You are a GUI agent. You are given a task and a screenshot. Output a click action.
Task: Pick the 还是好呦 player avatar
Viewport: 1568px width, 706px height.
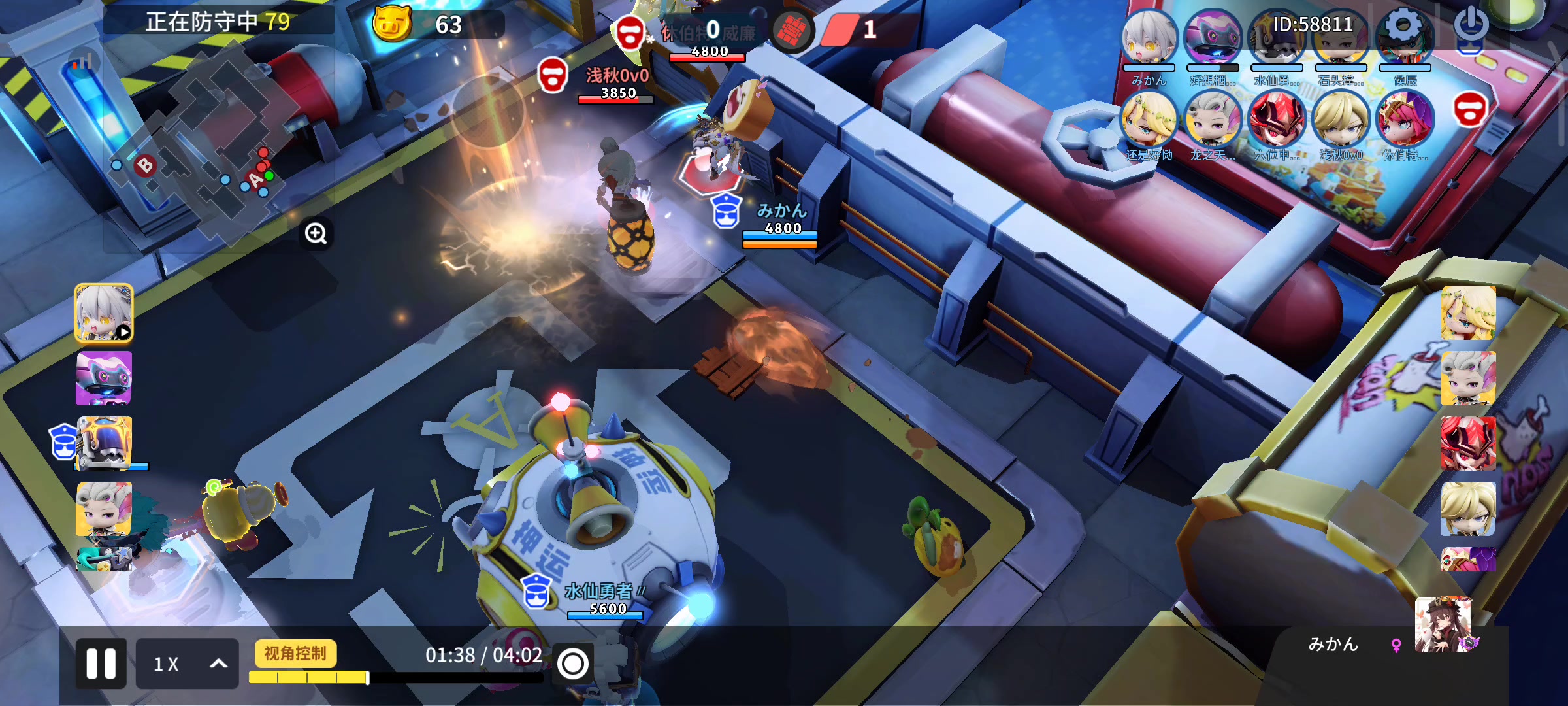coord(1149,119)
